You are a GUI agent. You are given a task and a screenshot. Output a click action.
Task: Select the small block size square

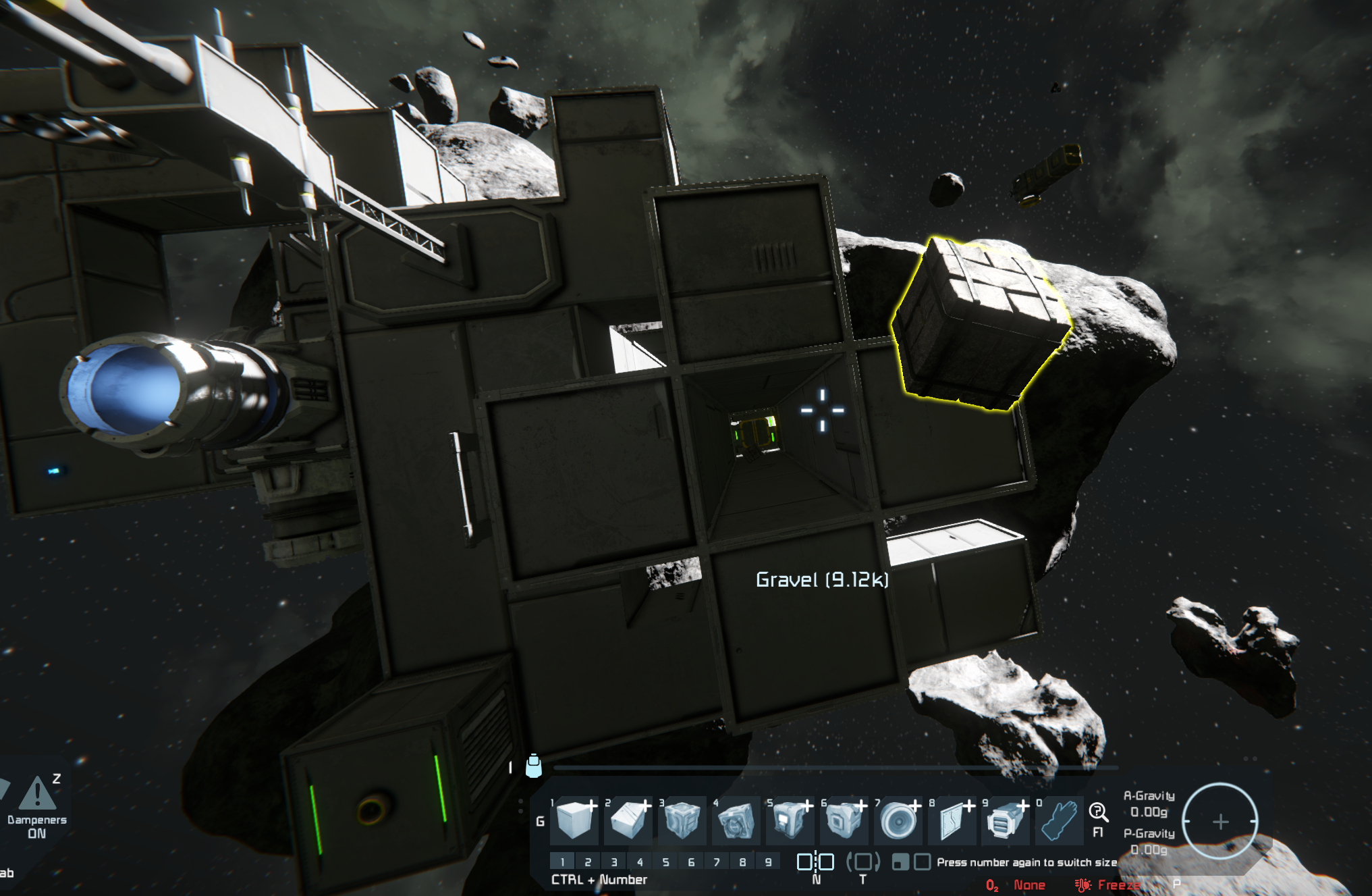click(x=900, y=862)
